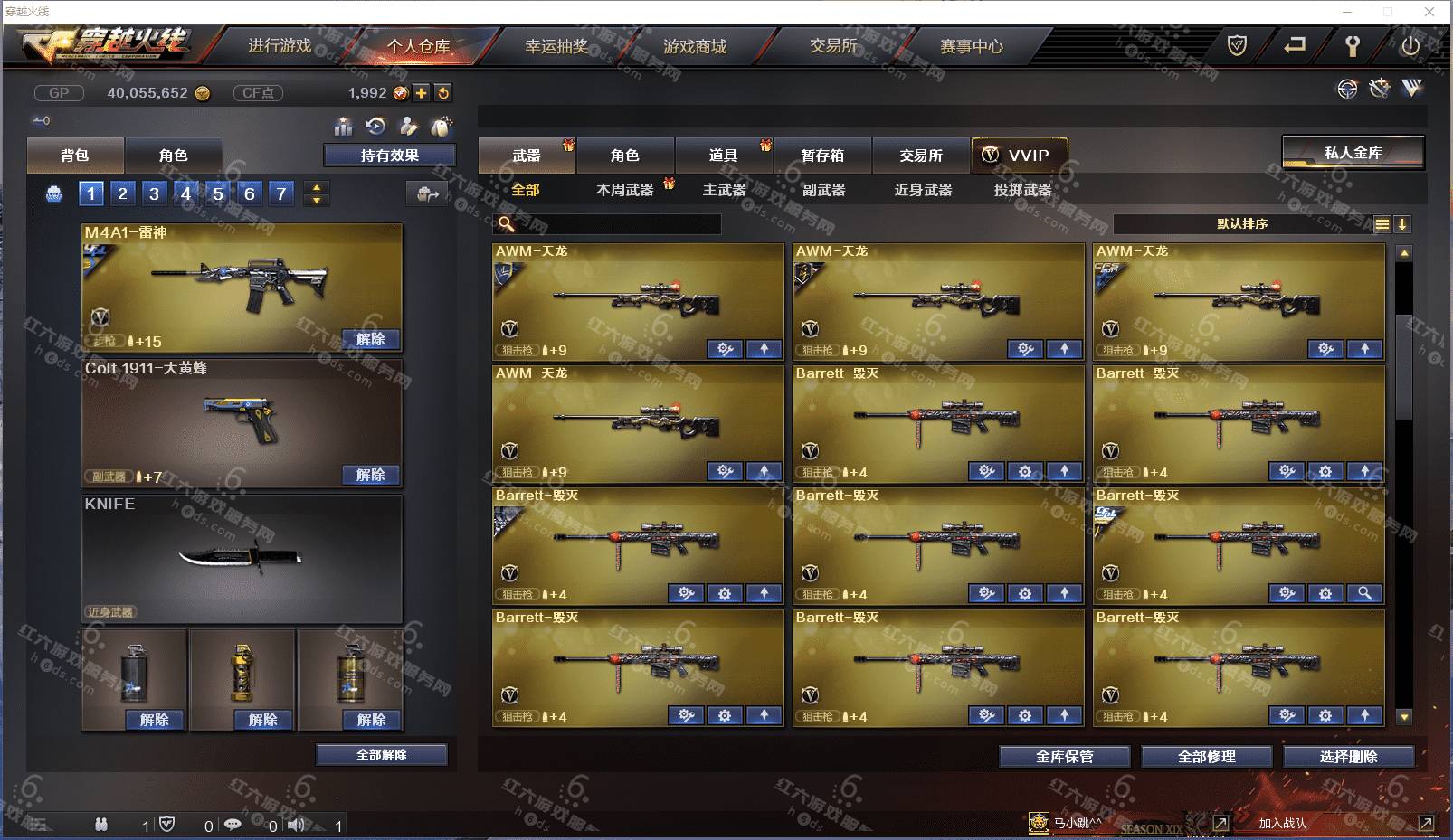Image resolution: width=1453 pixels, height=840 pixels.
Task: Go to the 幸运抽奖 lucky draw
Action: click(556, 46)
